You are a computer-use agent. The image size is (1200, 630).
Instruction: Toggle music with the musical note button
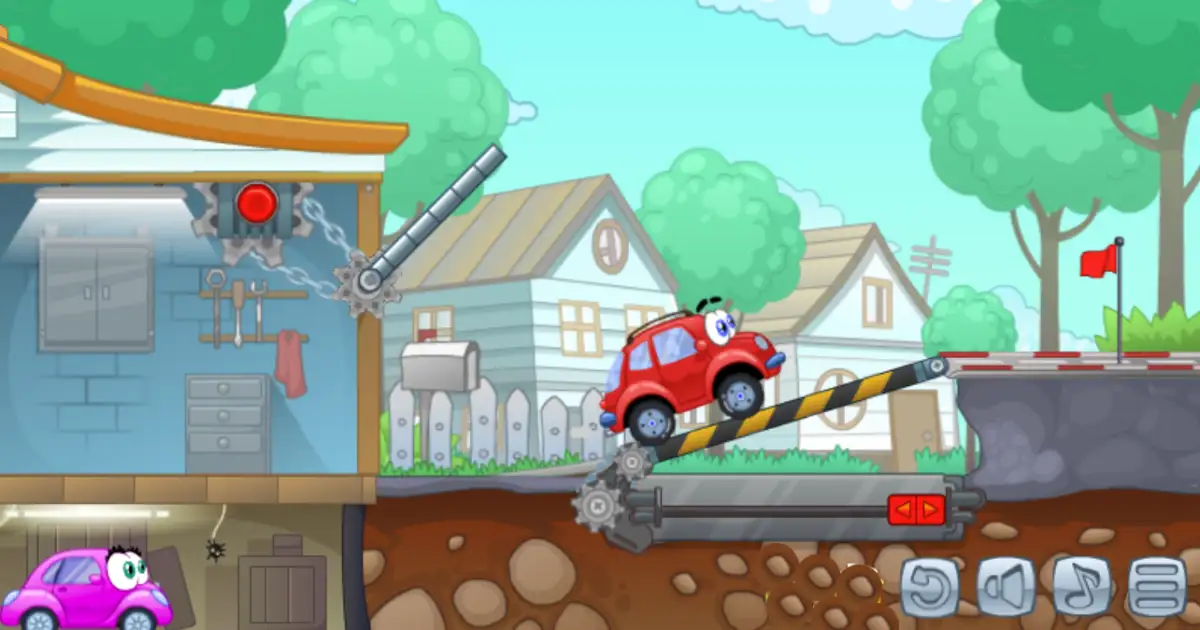(x=1081, y=586)
